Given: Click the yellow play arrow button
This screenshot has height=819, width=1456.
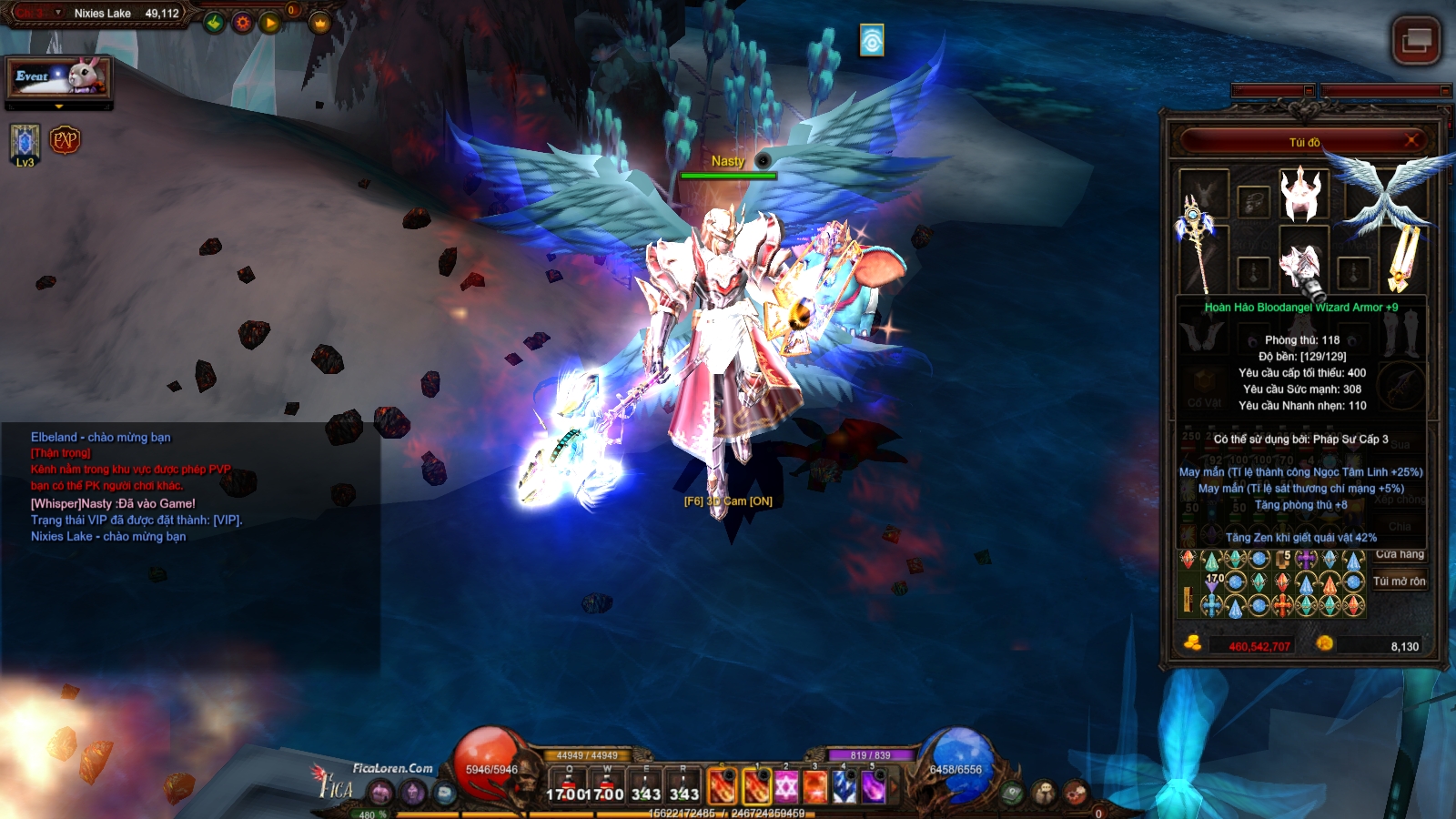Looking at the screenshot, I should (x=270, y=23).
